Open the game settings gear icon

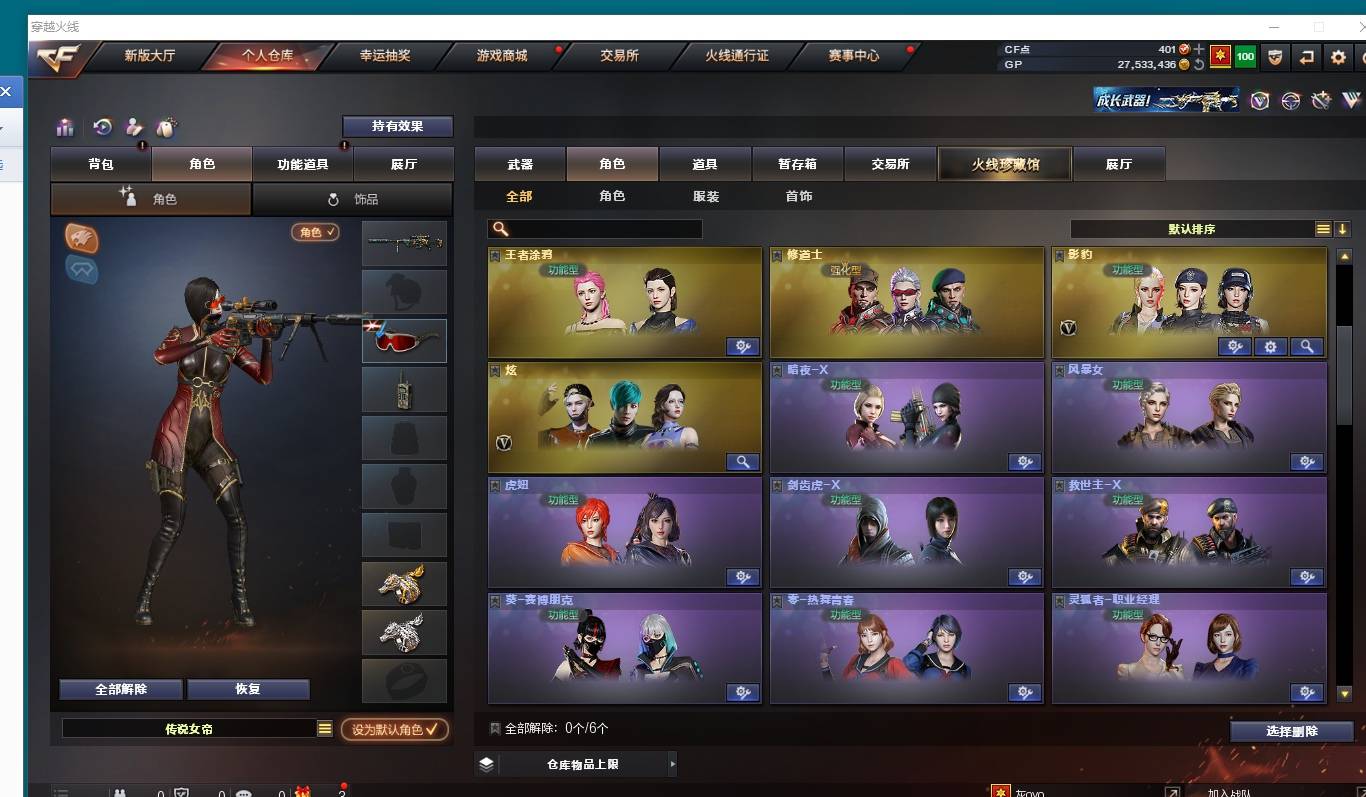(x=1339, y=57)
